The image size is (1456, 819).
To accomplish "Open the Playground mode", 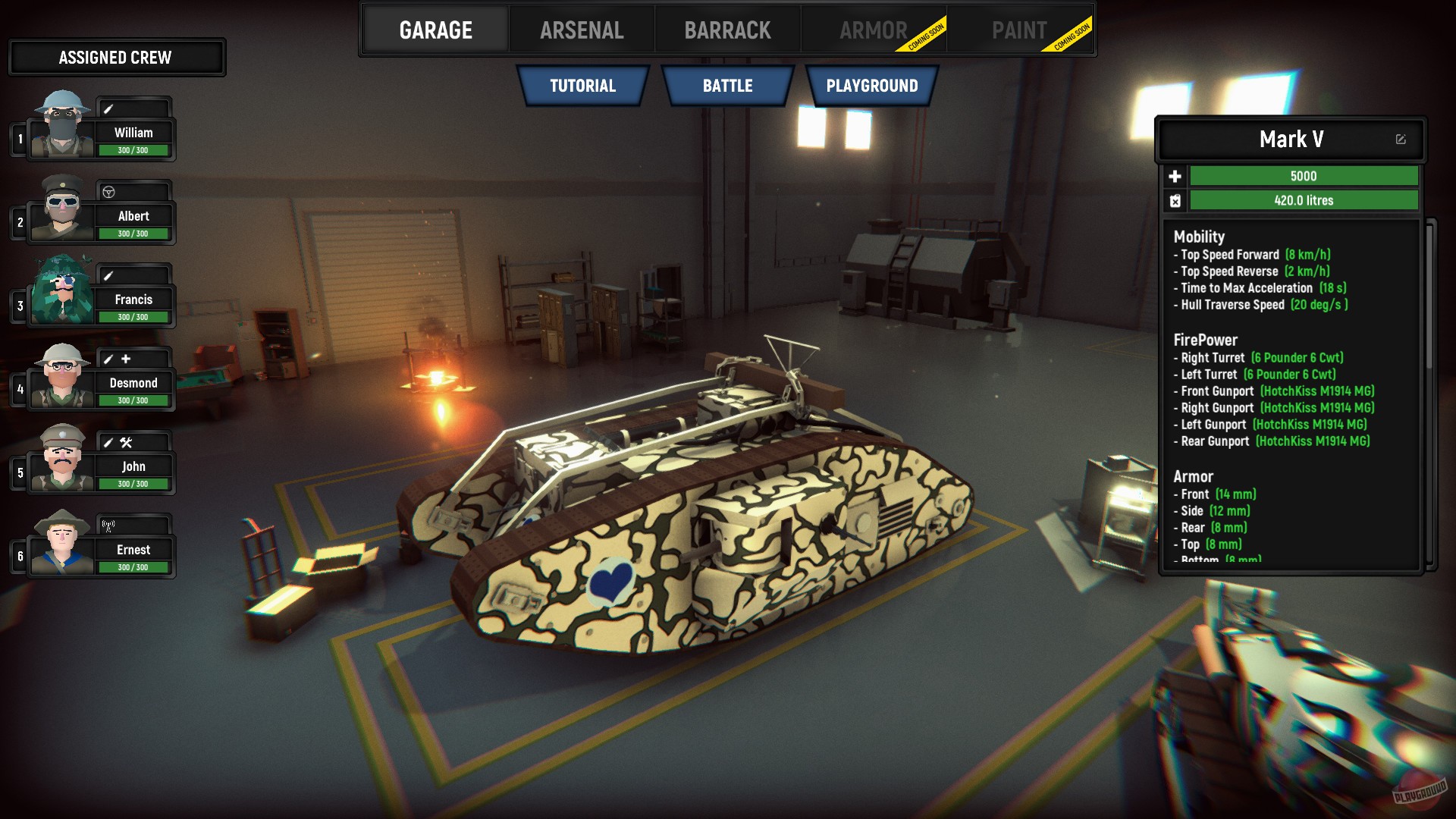I will click(873, 86).
